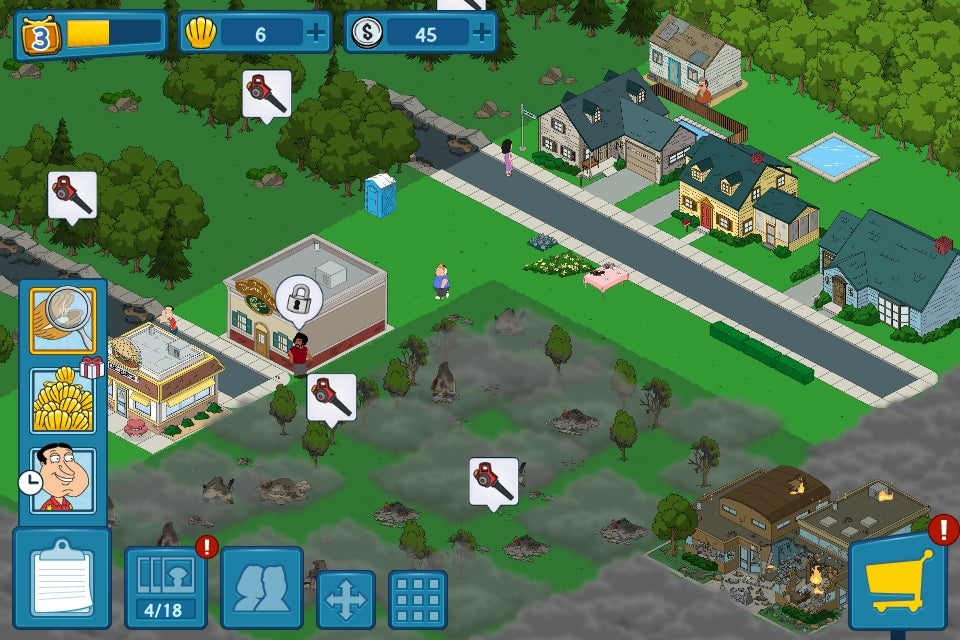Select the Quagmire character task icon
The image size is (960, 640).
[62, 480]
